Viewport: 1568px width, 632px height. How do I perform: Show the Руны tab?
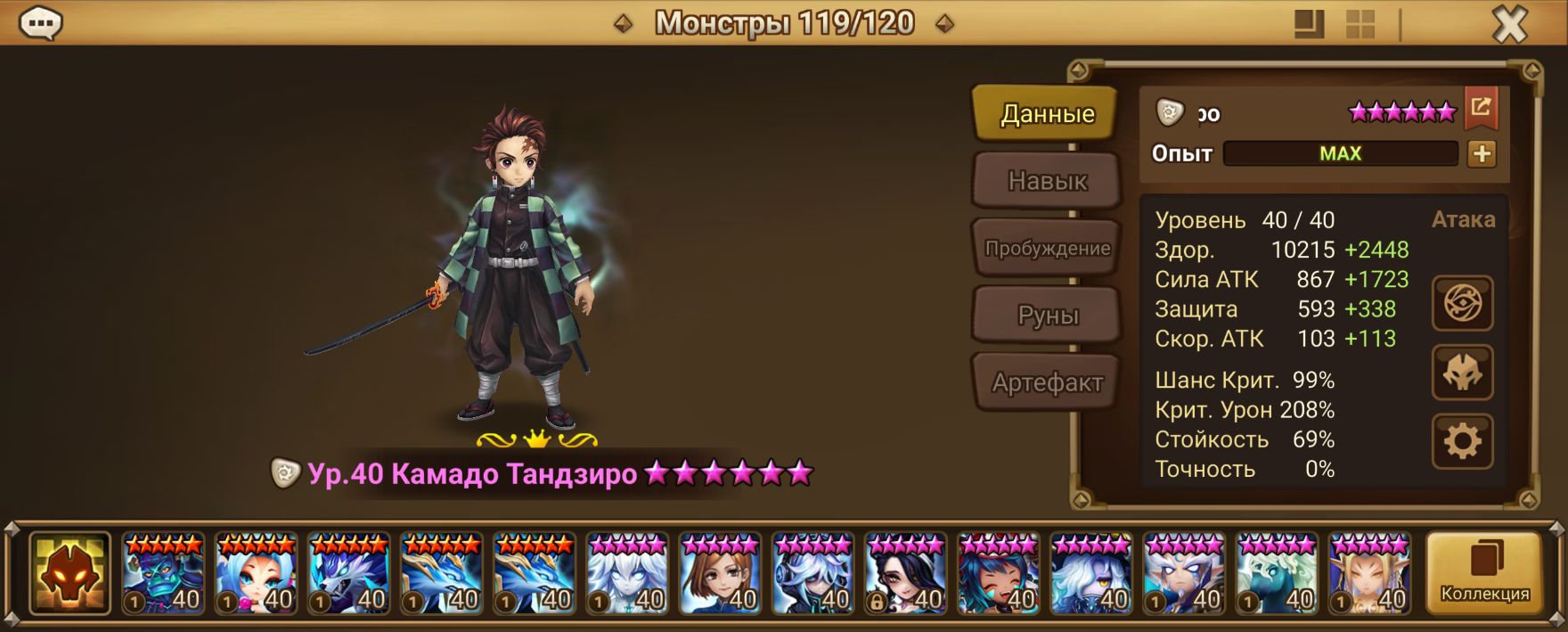(x=1047, y=316)
